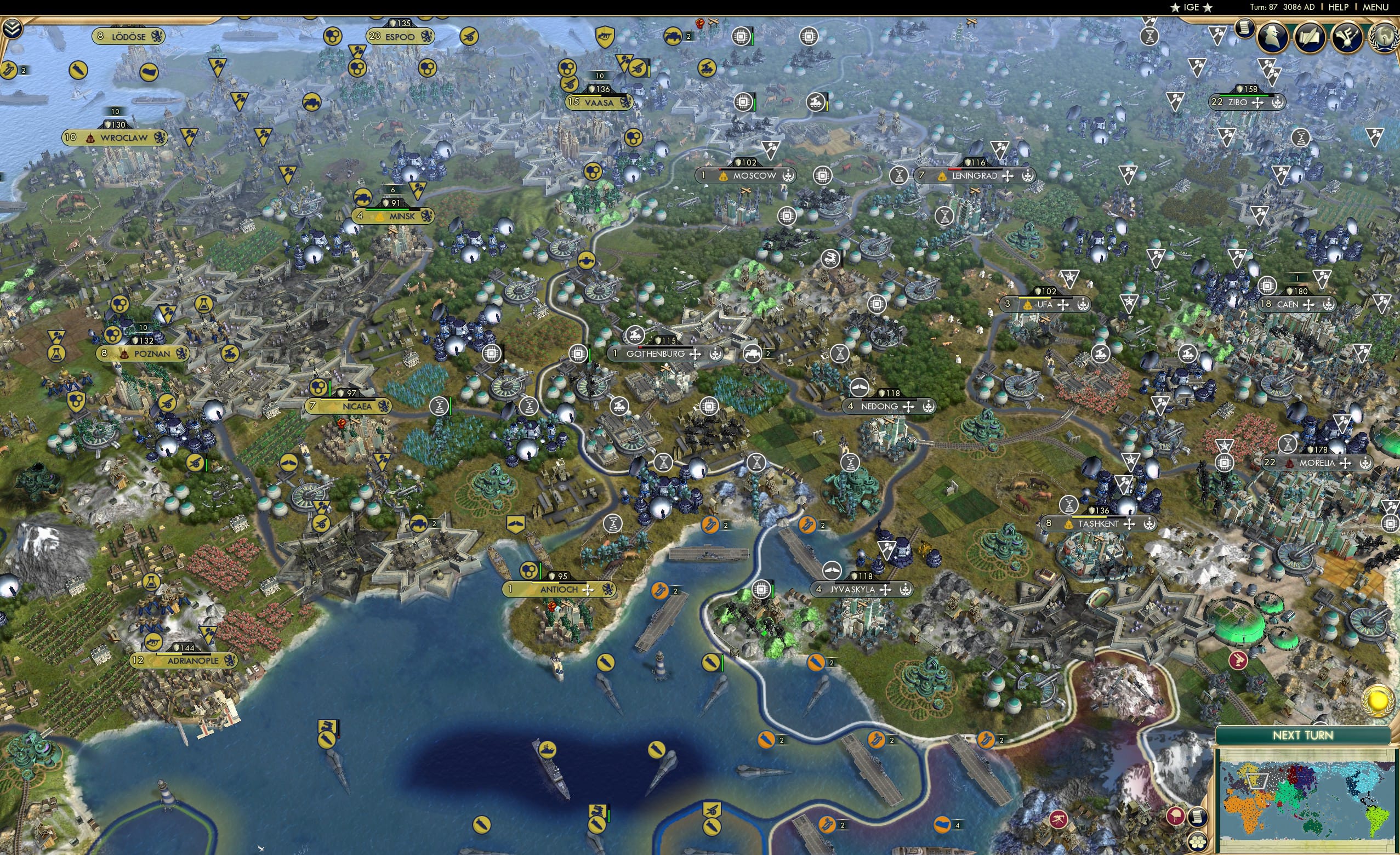Open the IGE editor from the top bar

(1191, 7)
